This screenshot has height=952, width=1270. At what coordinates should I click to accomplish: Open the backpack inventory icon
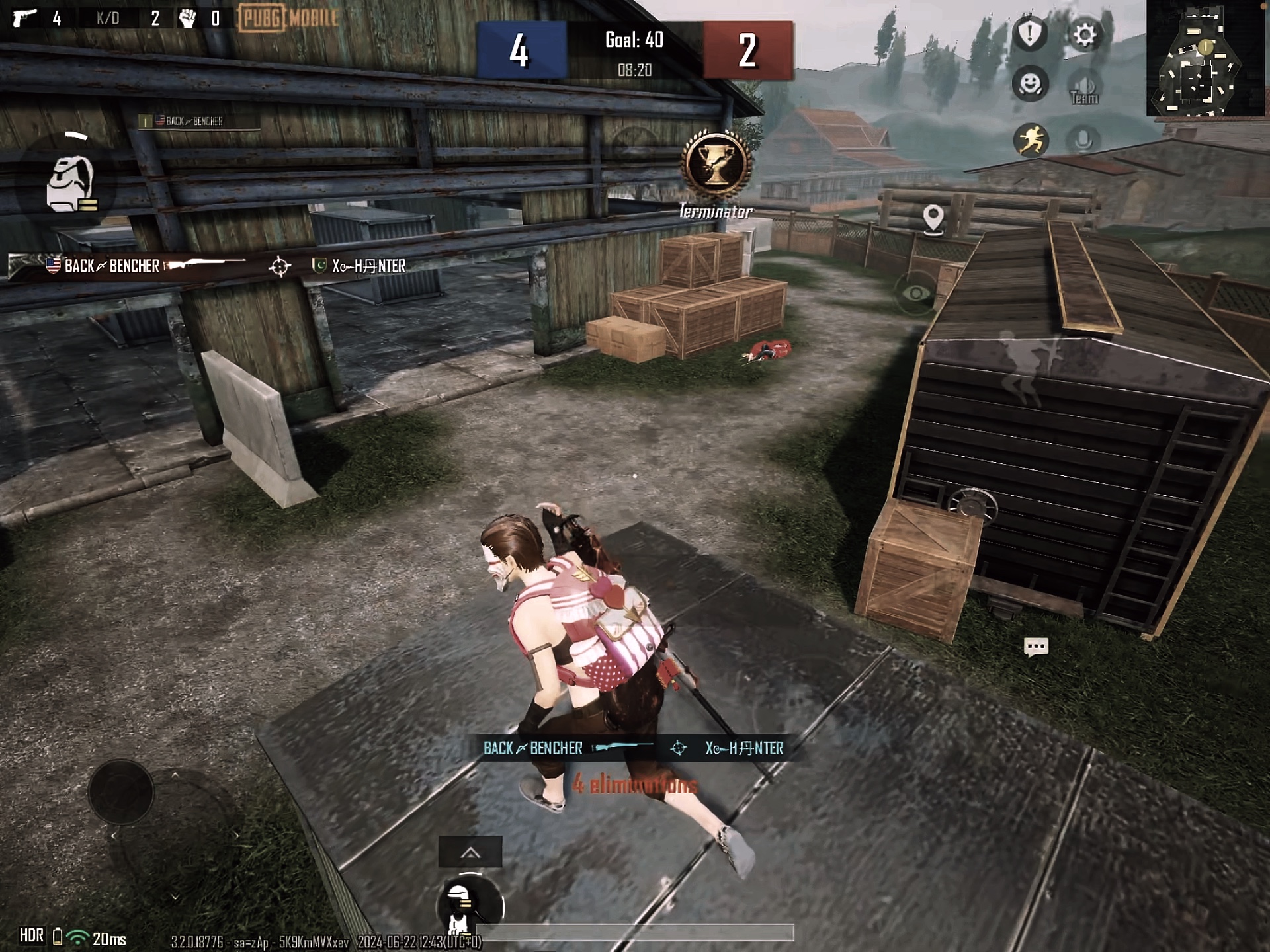pyautogui.click(x=70, y=184)
